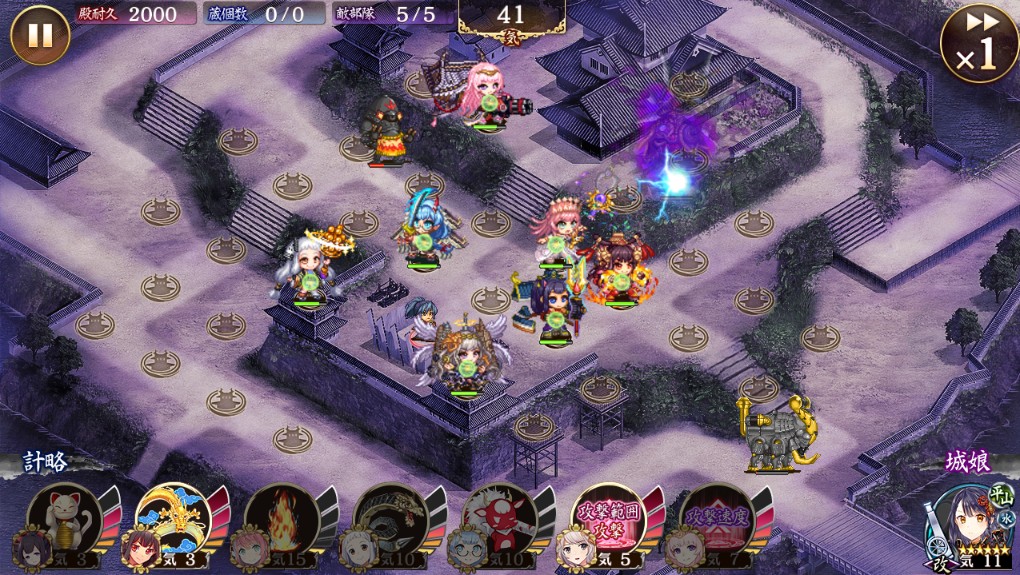Toggle the ×1 game speed button

[973, 45]
